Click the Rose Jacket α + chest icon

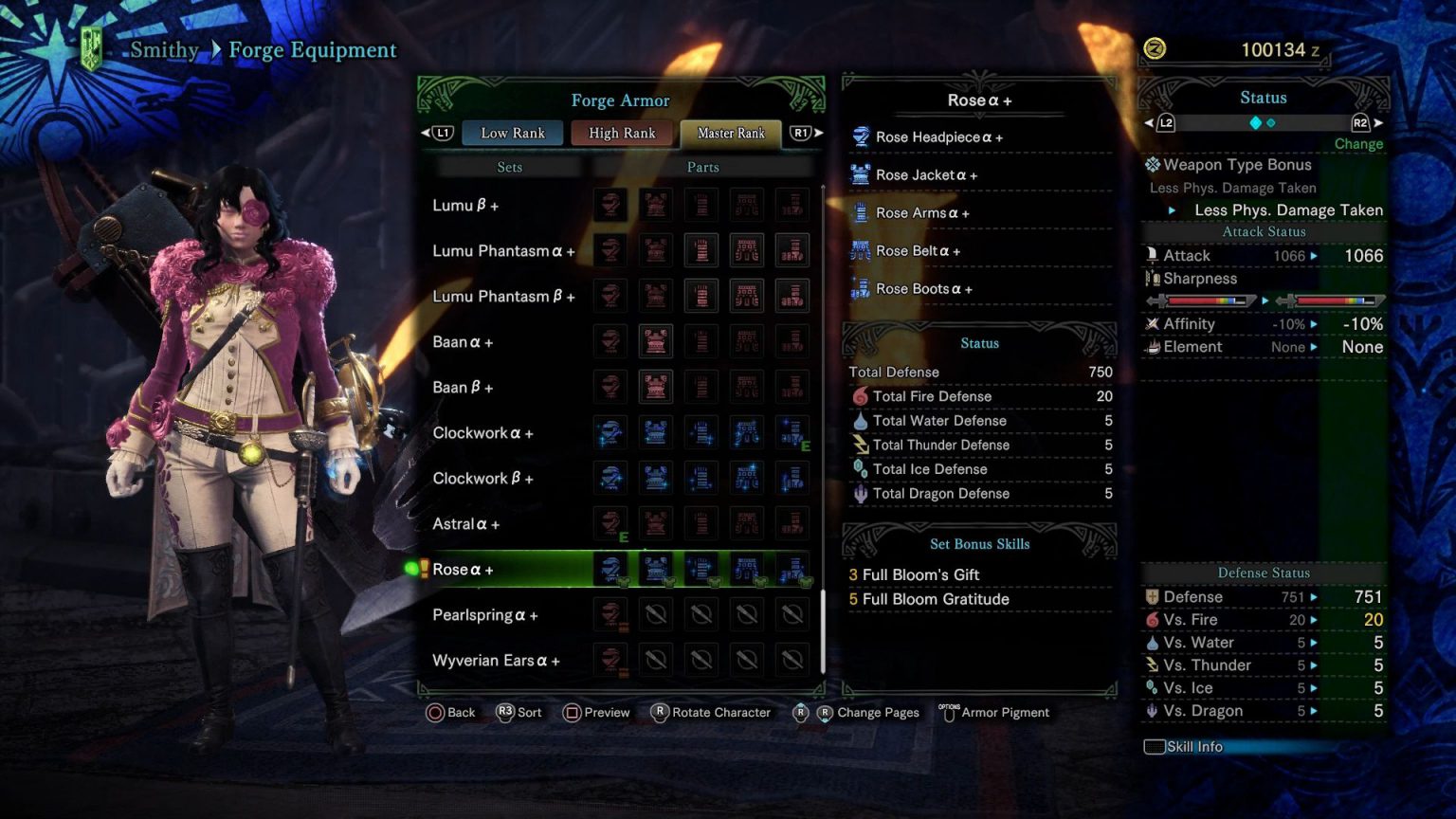(x=861, y=174)
